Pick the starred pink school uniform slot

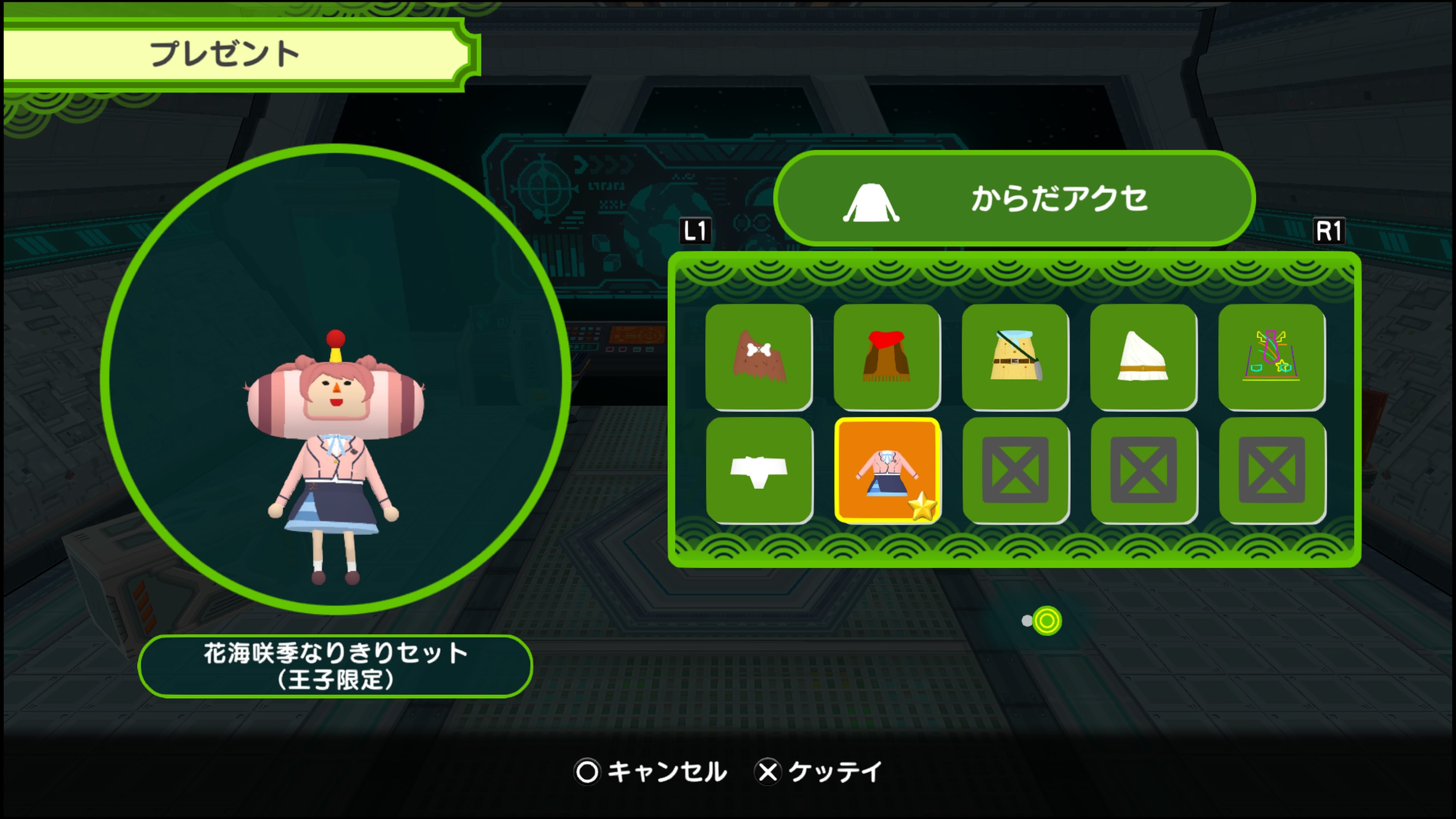click(887, 470)
